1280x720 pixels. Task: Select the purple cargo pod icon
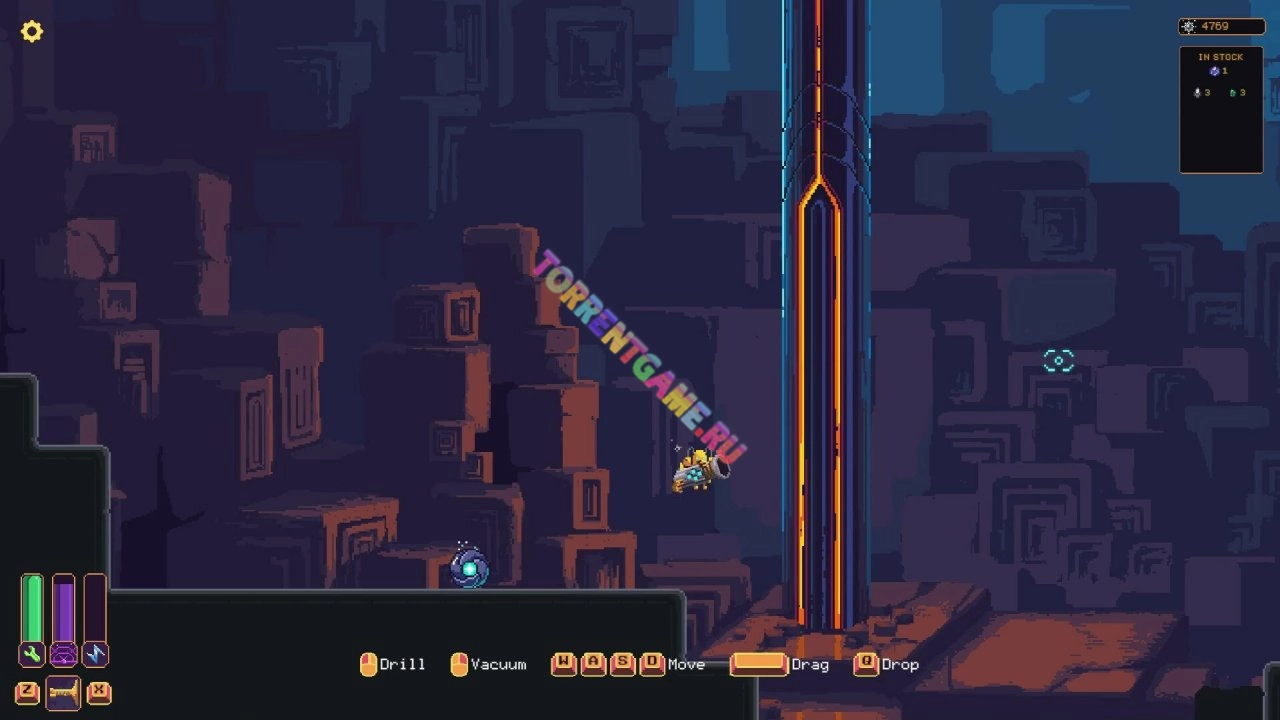[x=63, y=655]
